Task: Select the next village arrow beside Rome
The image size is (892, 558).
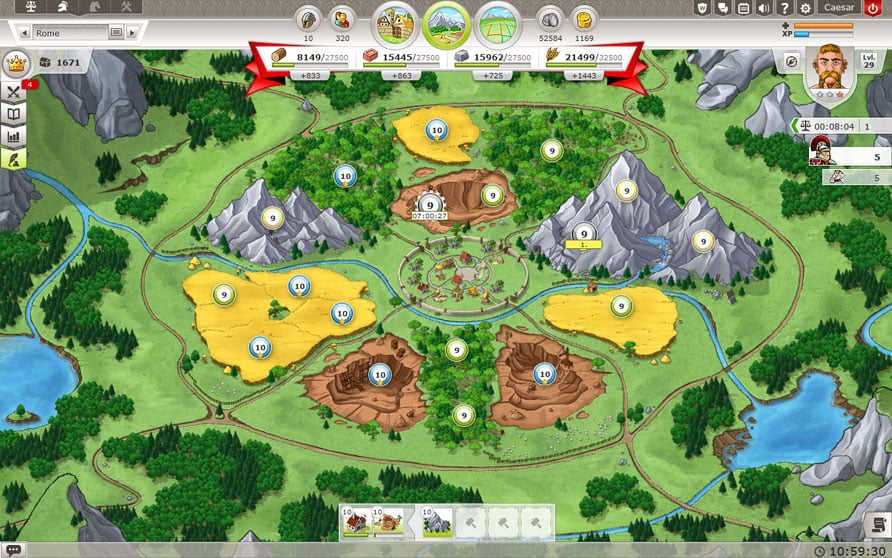Action: click(134, 33)
